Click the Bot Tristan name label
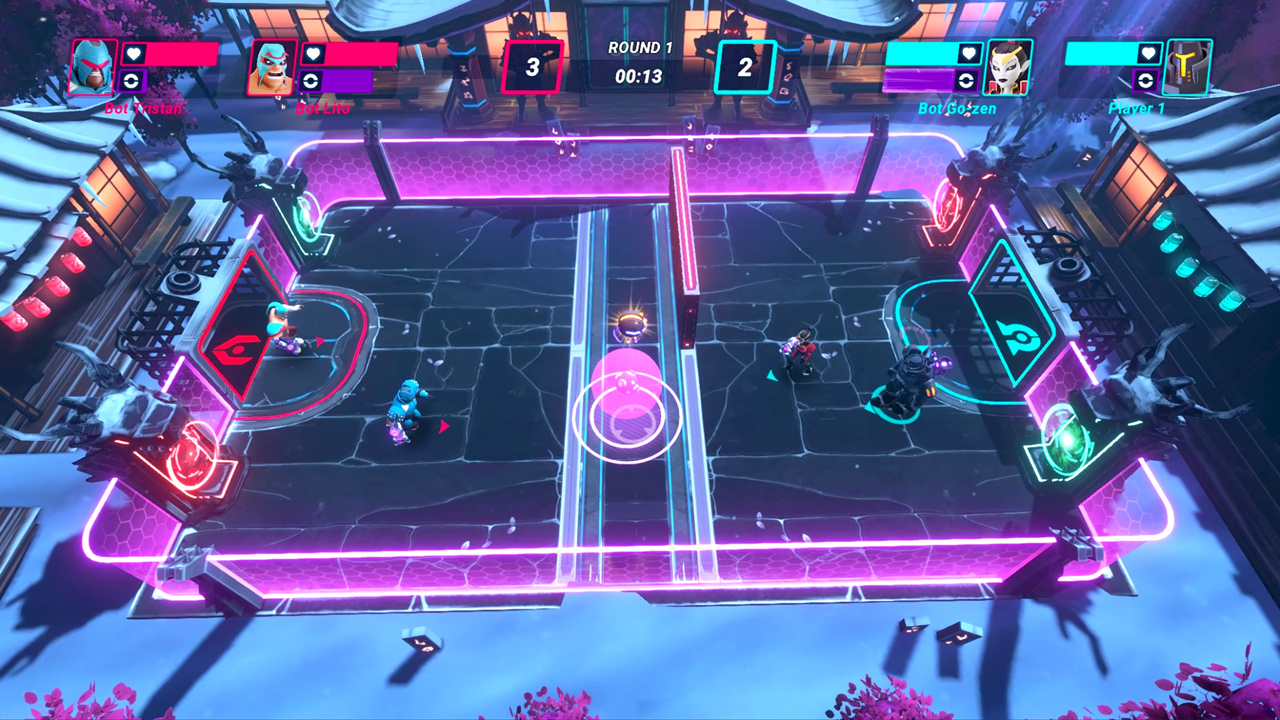Image resolution: width=1280 pixels, height=720 pixels. (x=143, y=108)
